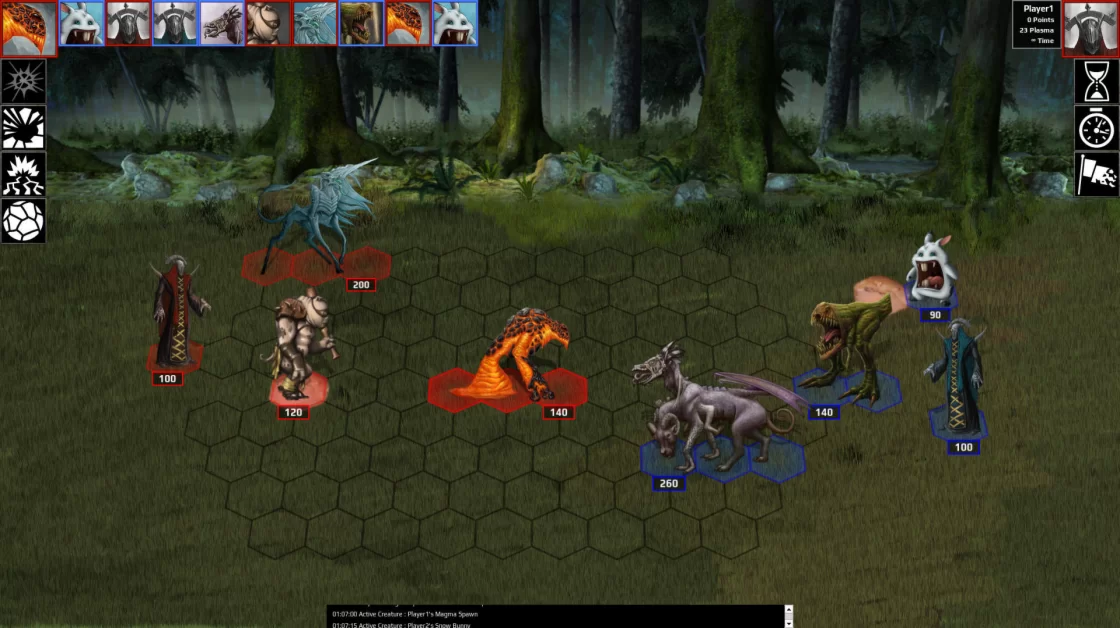Click the combat log text box
Screen dimensions: 1120x628
click(x=556, y=616)
